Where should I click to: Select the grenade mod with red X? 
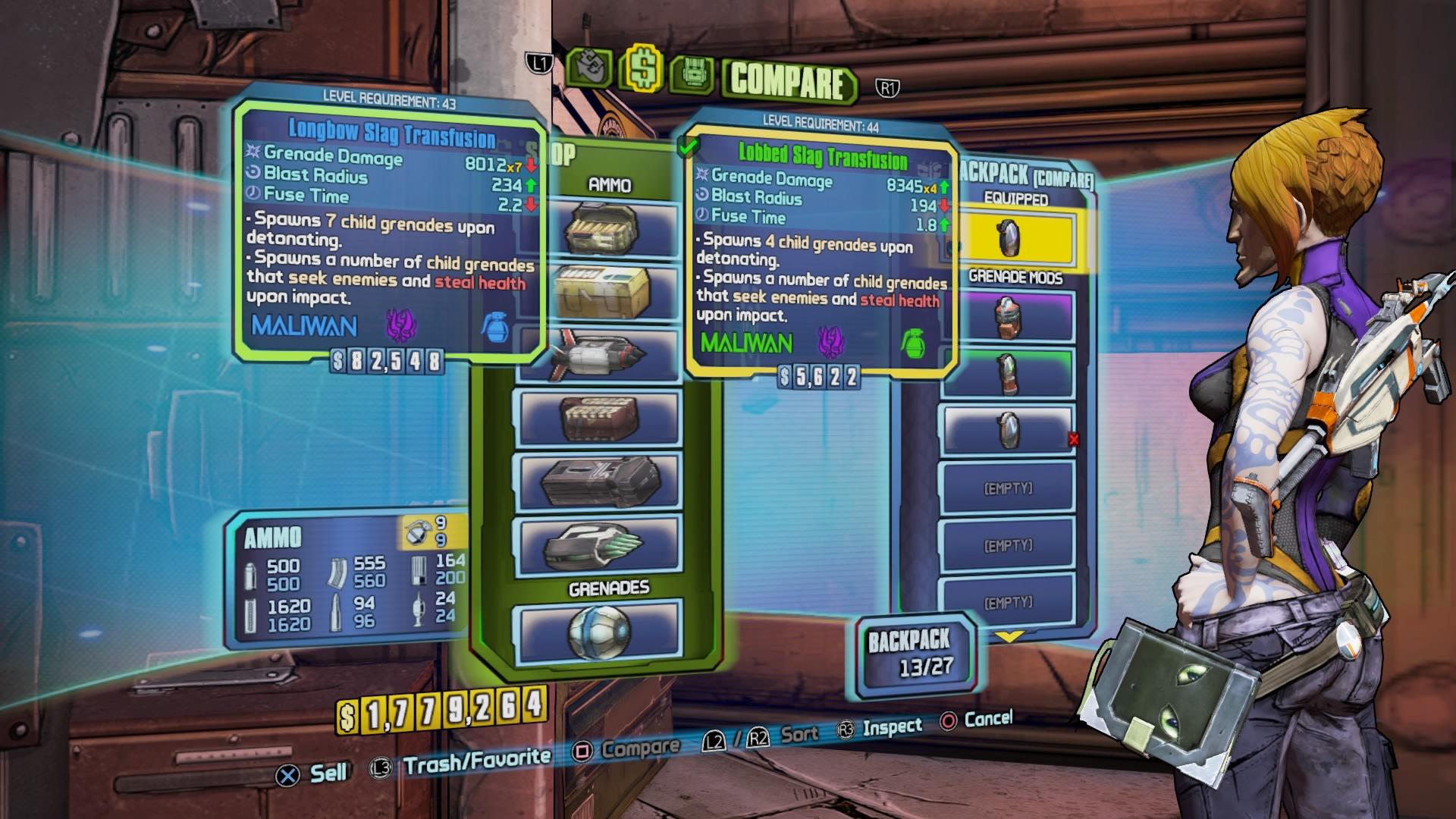[1007, 430]
